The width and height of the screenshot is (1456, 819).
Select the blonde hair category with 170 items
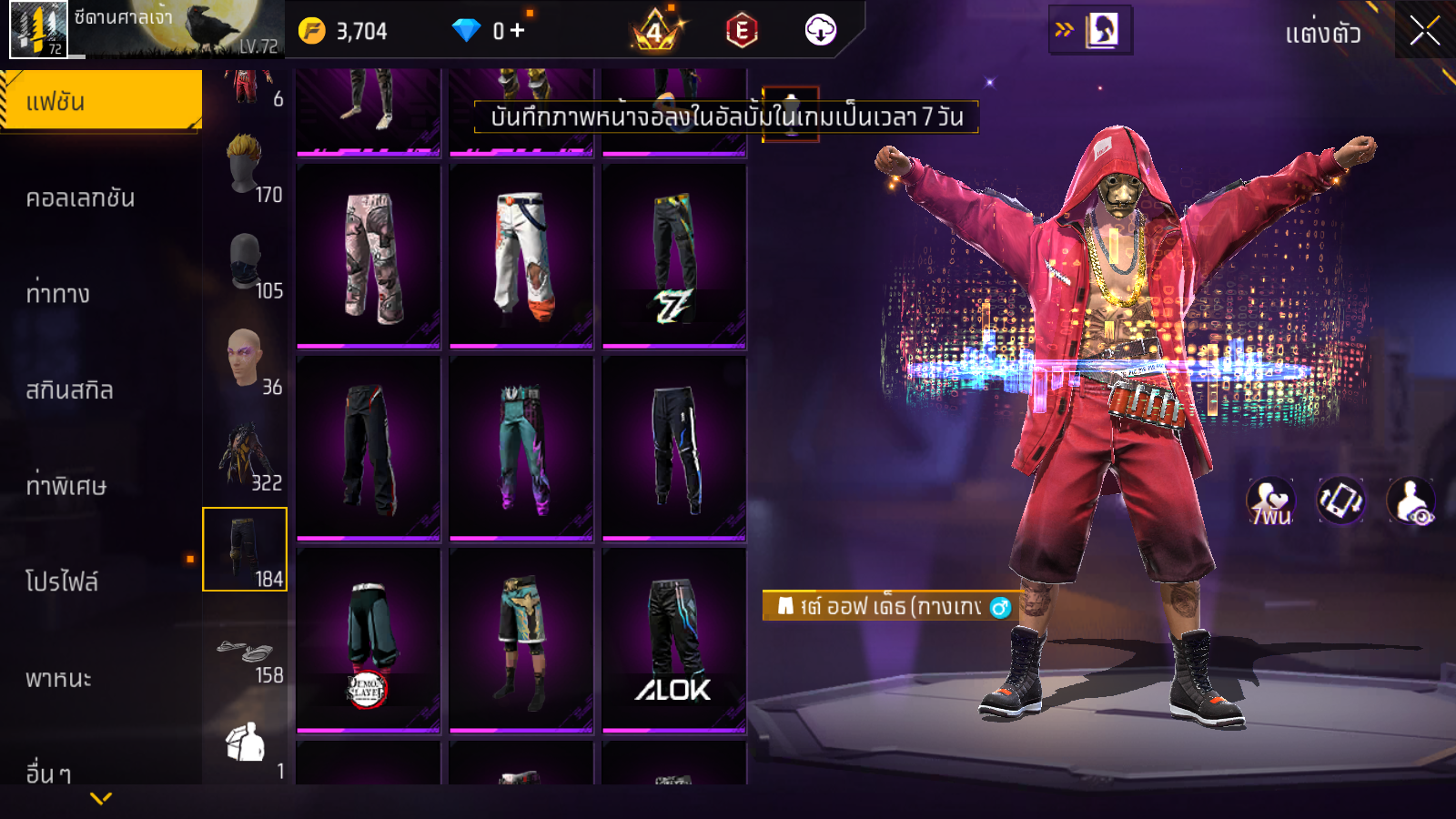click(245, 167)
